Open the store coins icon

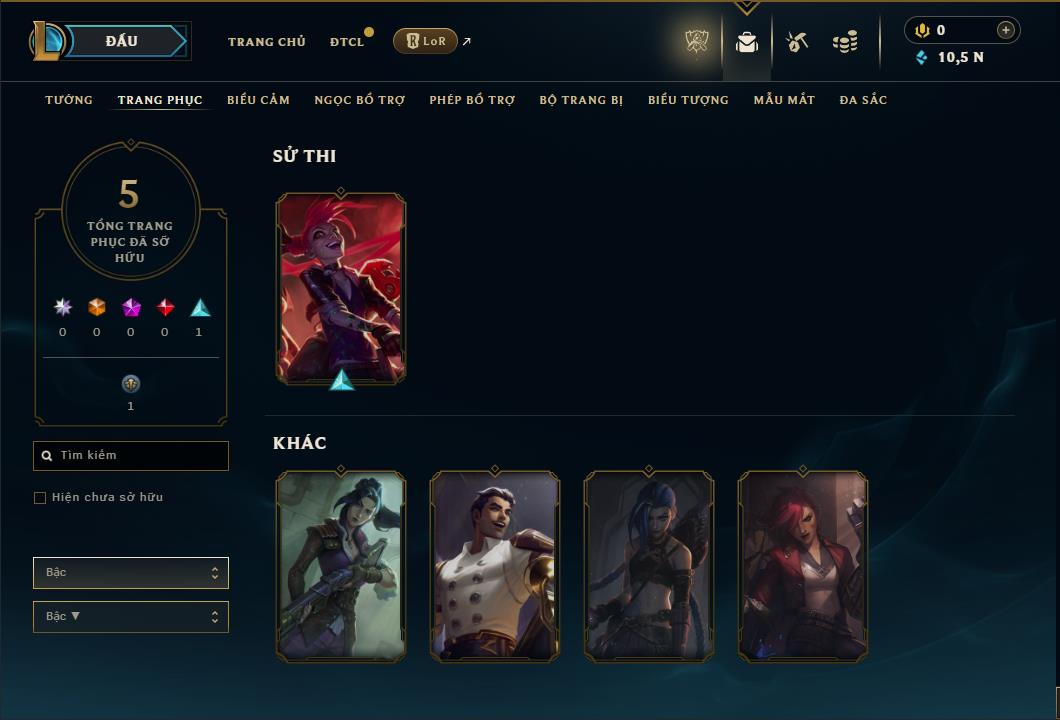(x=845, y=42)
